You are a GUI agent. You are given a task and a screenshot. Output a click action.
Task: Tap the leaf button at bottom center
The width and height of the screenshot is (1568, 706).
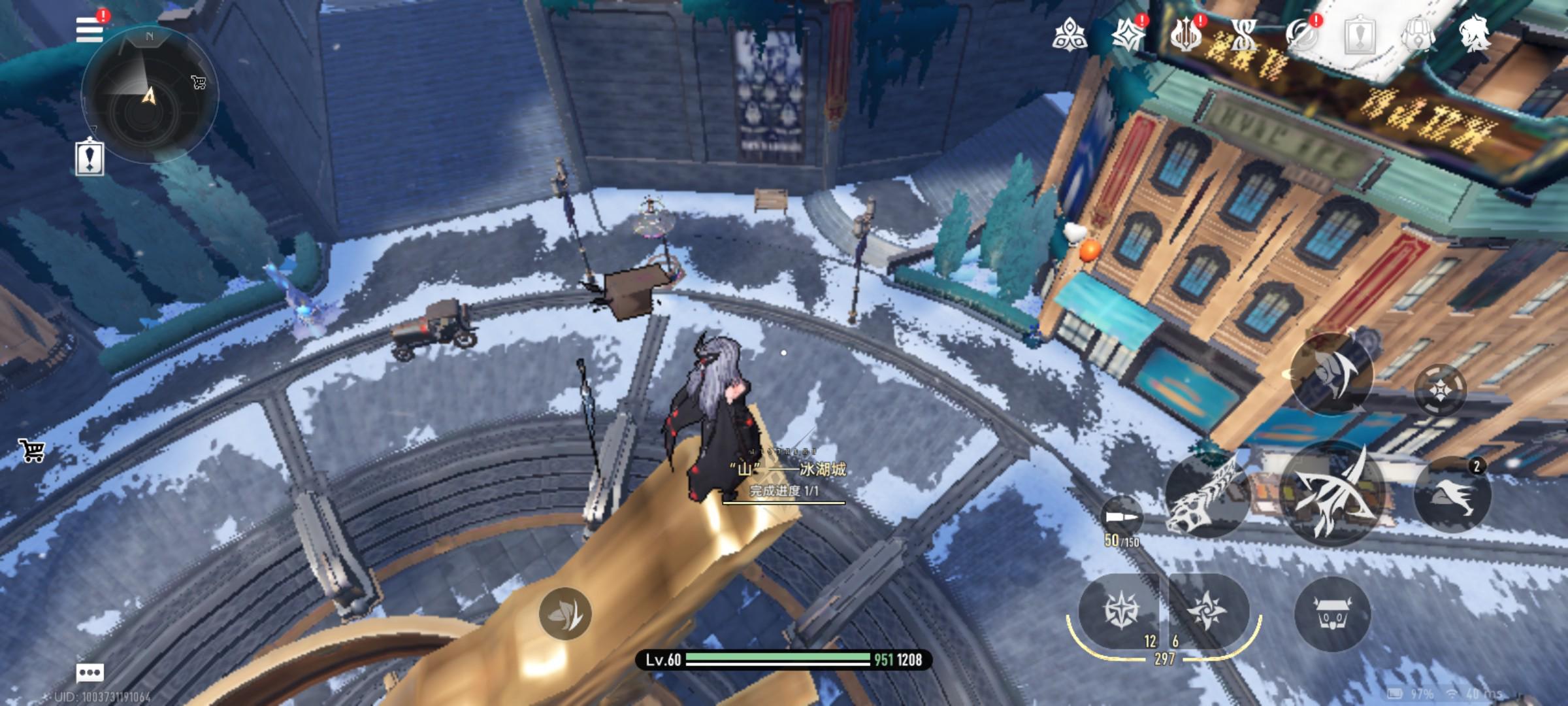click(x=565, y=613)
